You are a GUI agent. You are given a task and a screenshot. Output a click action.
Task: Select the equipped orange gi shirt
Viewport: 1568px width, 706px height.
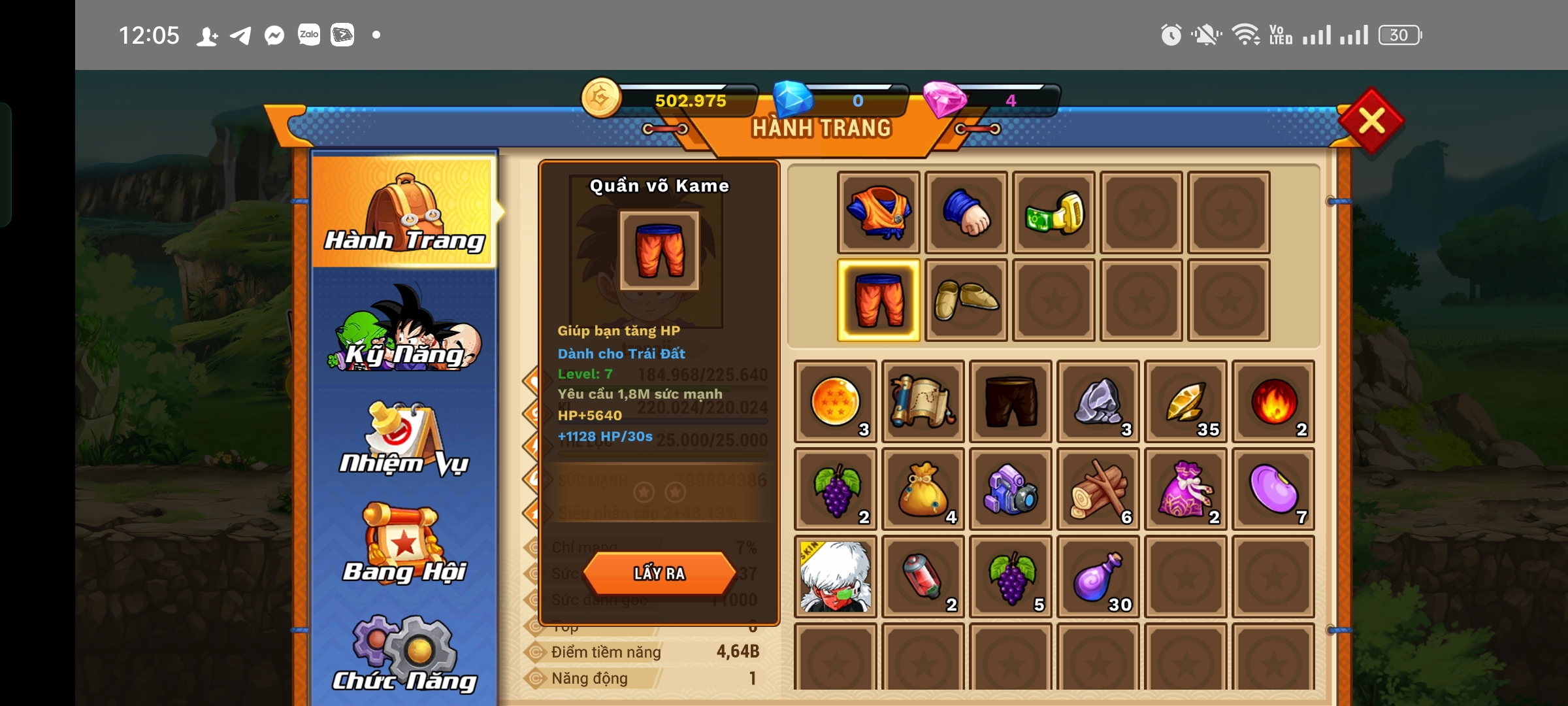[x=879, y=212]
